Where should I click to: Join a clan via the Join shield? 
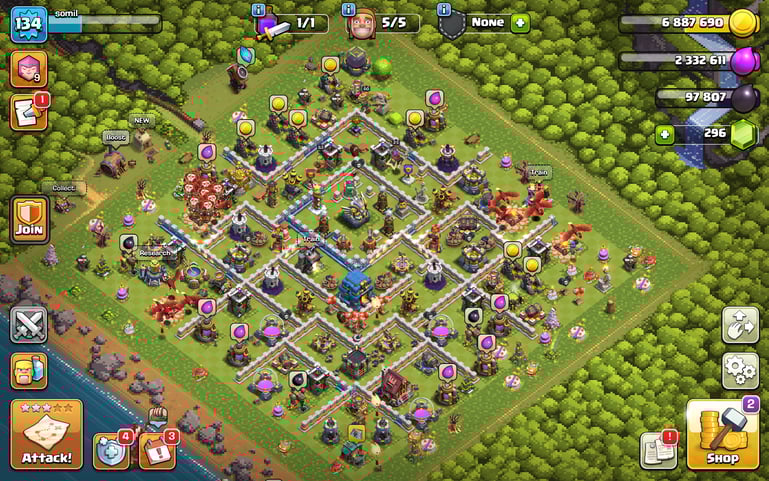click(29, 218)
